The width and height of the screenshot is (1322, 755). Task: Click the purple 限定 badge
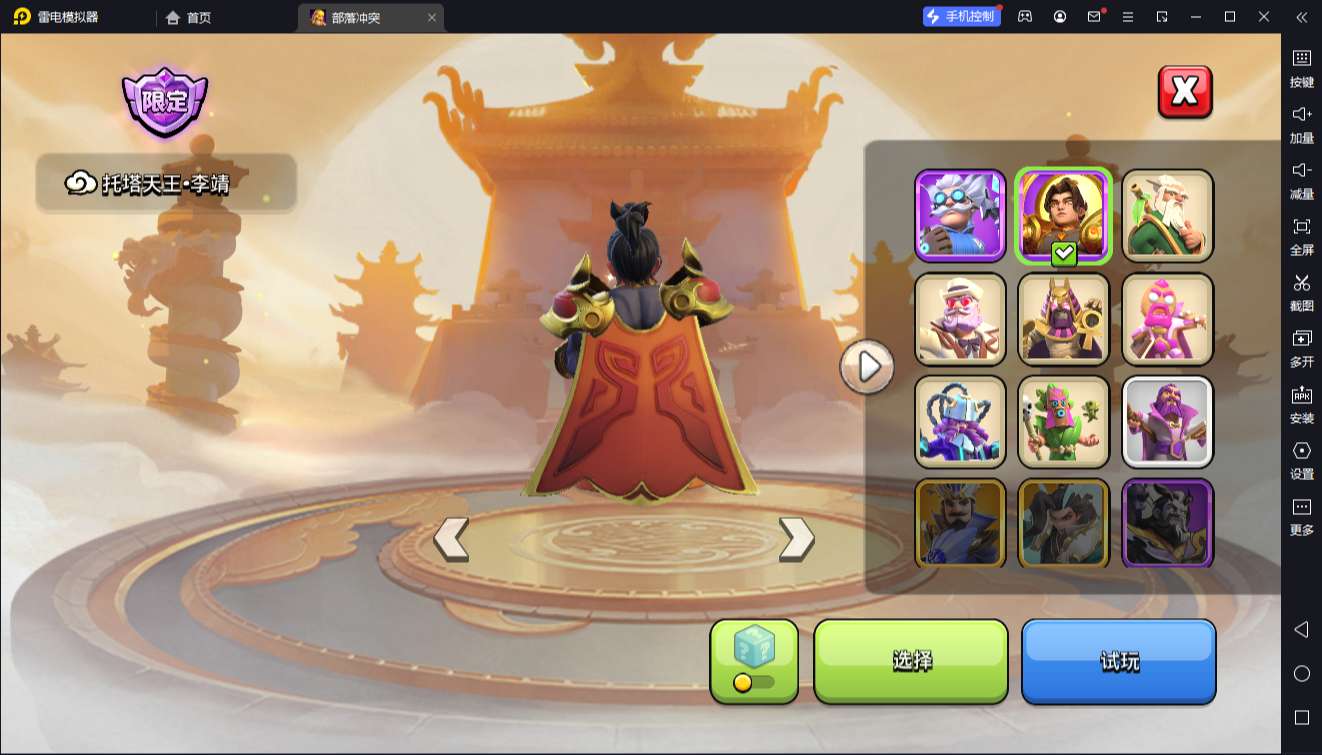click(165, 101)
